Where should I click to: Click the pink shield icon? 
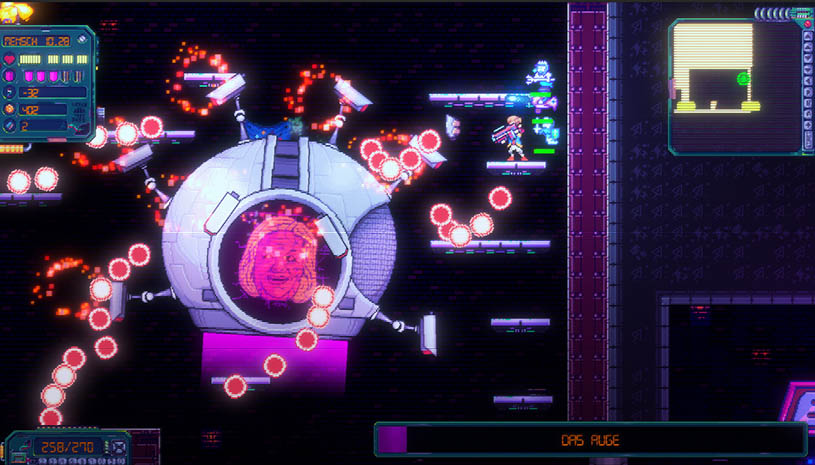(11, 76)
